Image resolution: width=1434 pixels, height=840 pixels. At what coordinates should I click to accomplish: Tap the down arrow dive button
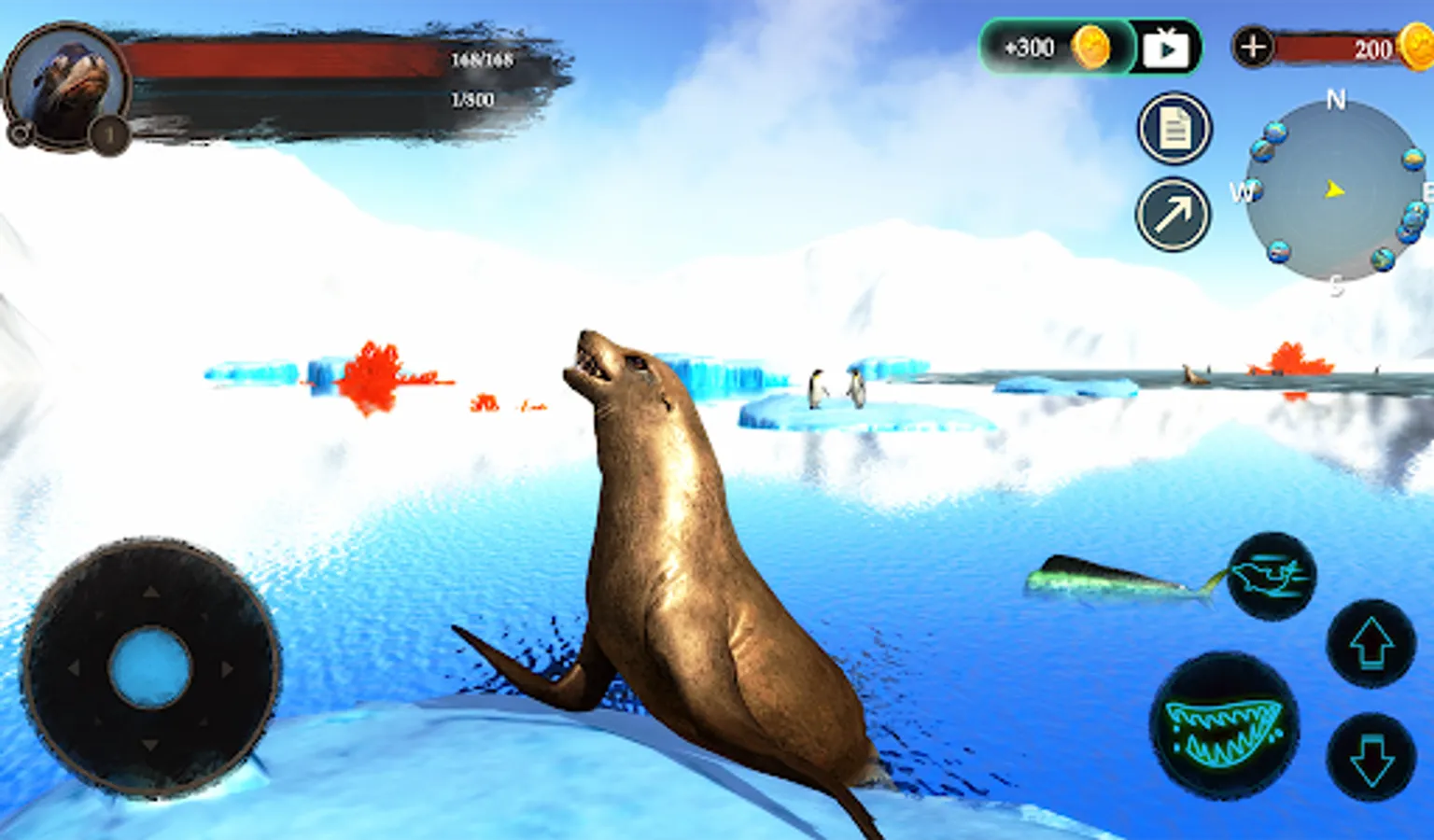pos(1371,756)
